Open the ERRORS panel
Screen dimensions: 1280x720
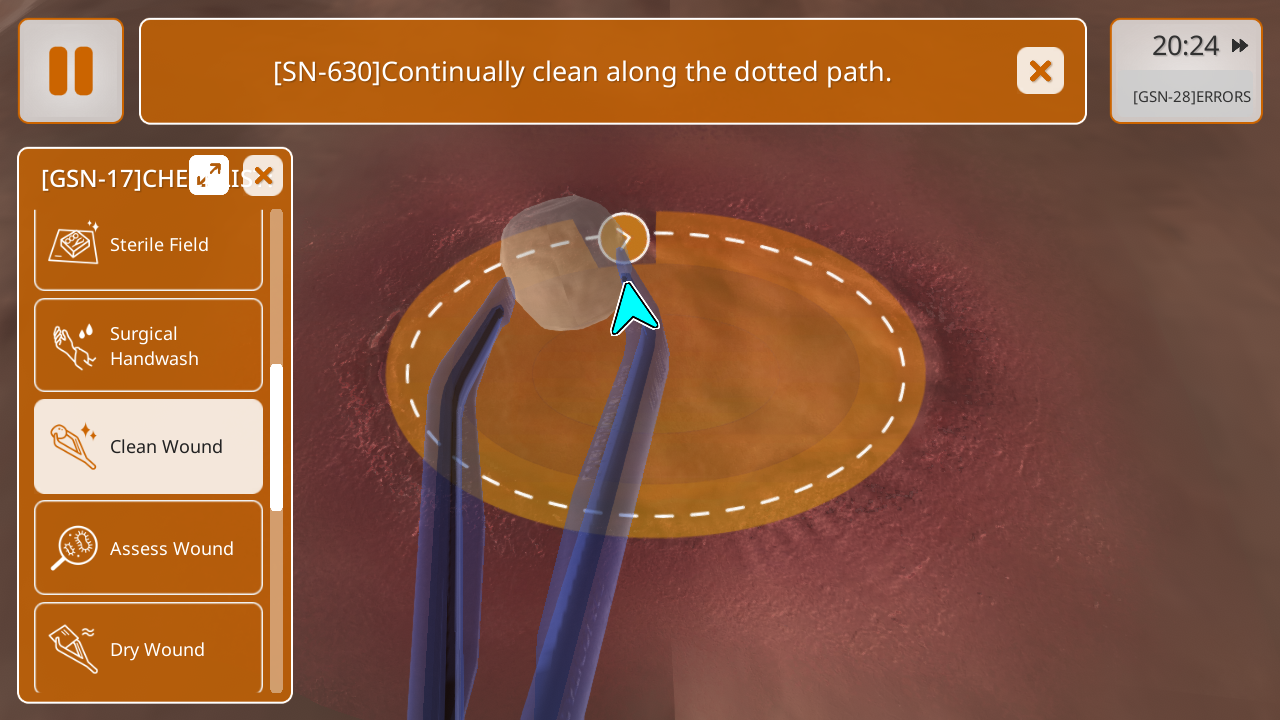(1191, 97)
